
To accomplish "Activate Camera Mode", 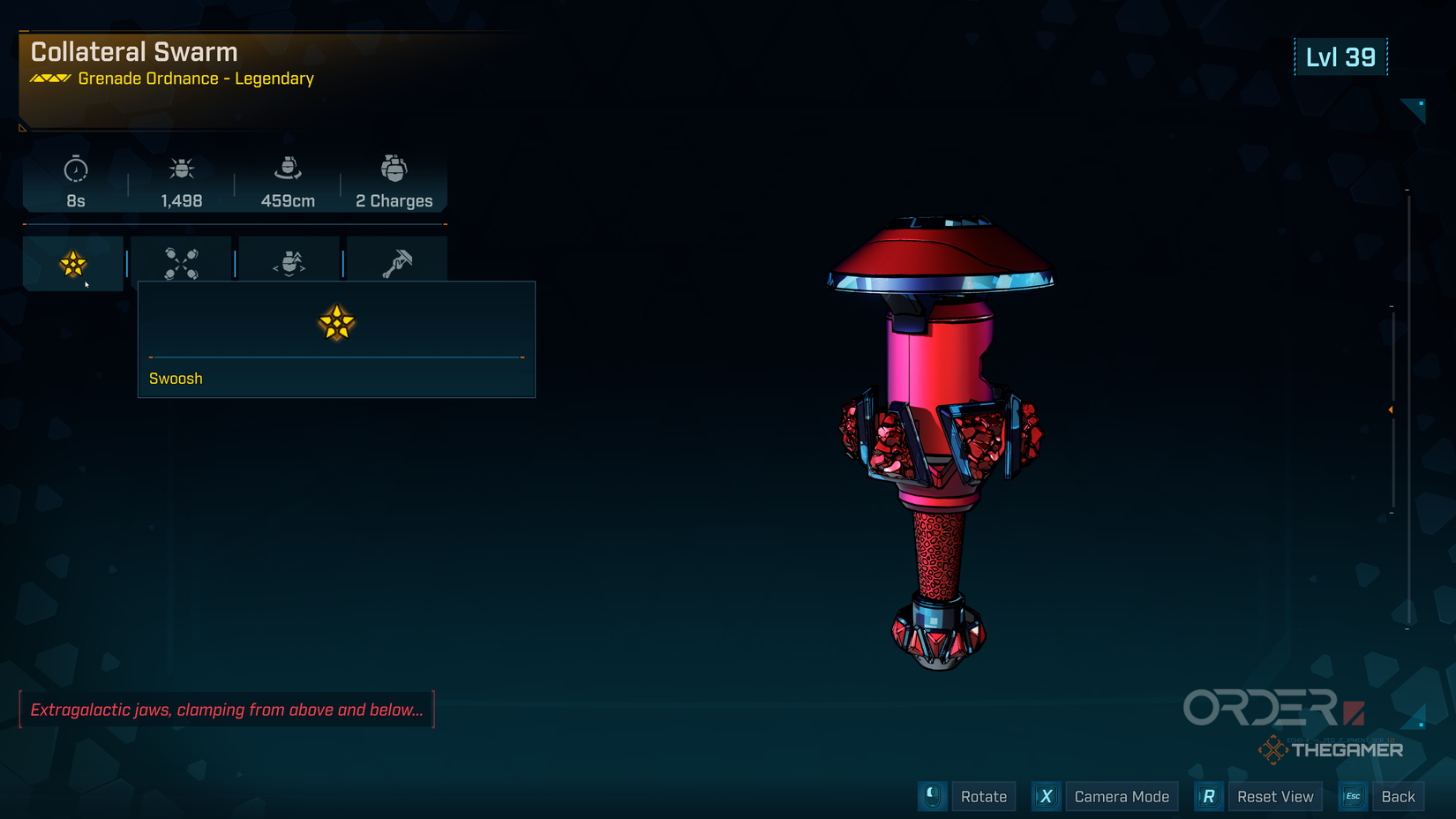I will [1122, 796].
